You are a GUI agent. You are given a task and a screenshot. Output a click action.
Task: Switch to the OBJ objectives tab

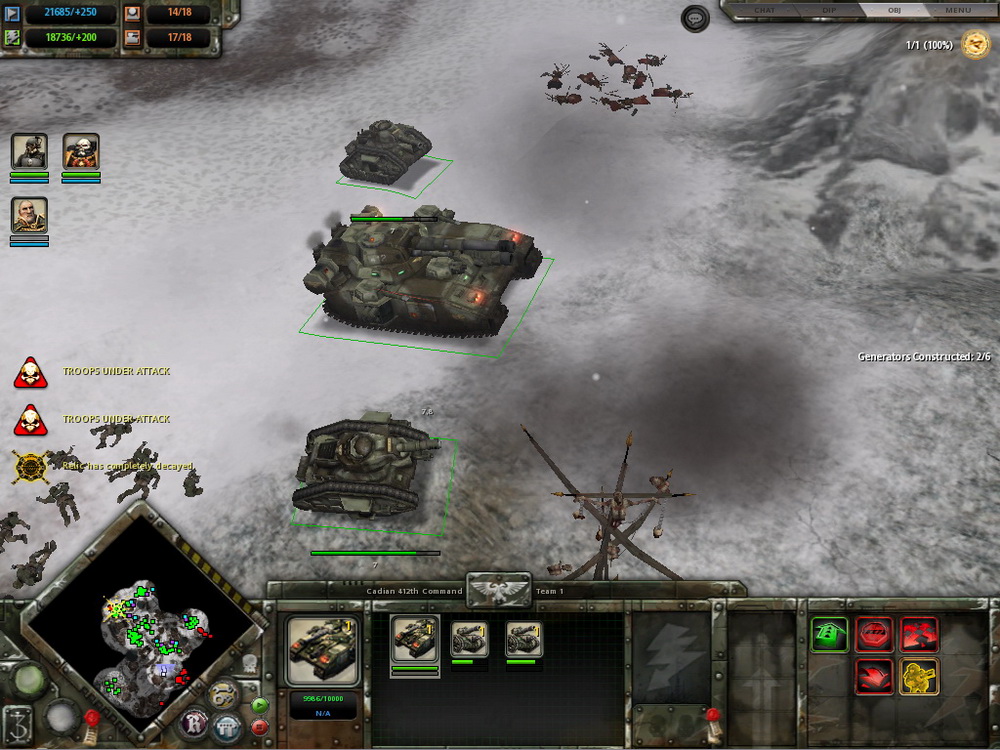(894, 11)
